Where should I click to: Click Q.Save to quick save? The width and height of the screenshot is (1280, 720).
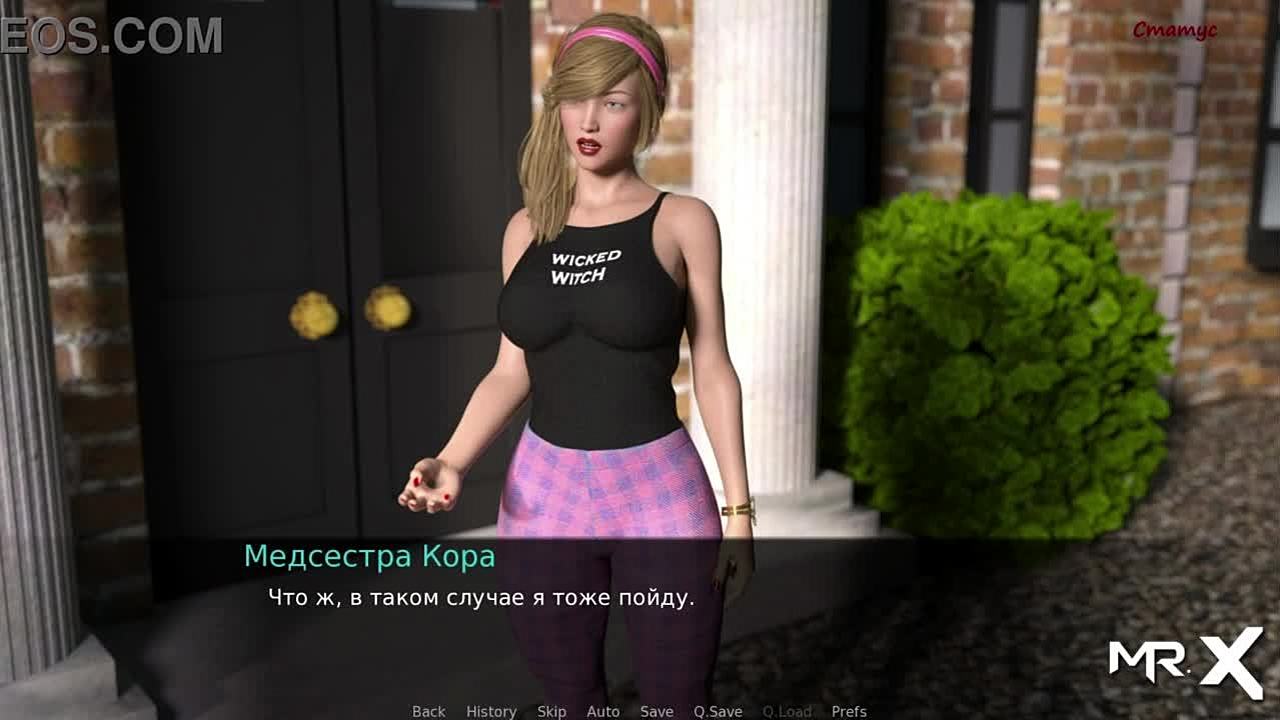718,711
